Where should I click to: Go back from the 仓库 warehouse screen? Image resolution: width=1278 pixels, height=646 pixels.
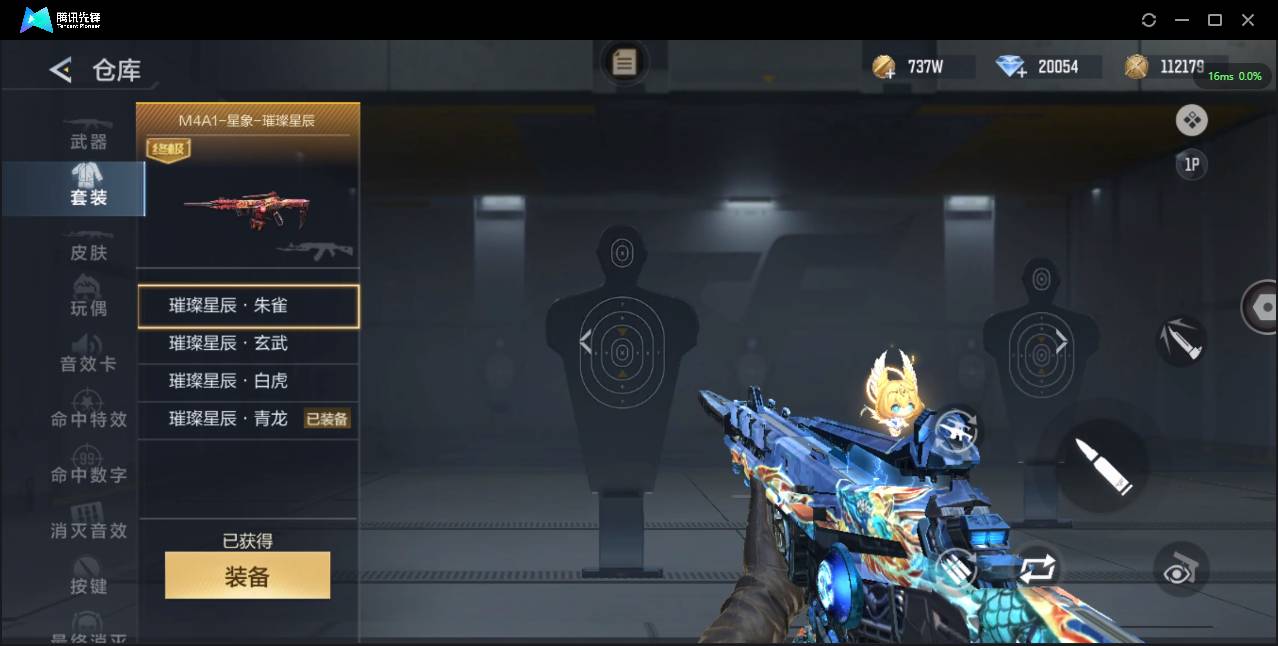click(x=61, y=70)
